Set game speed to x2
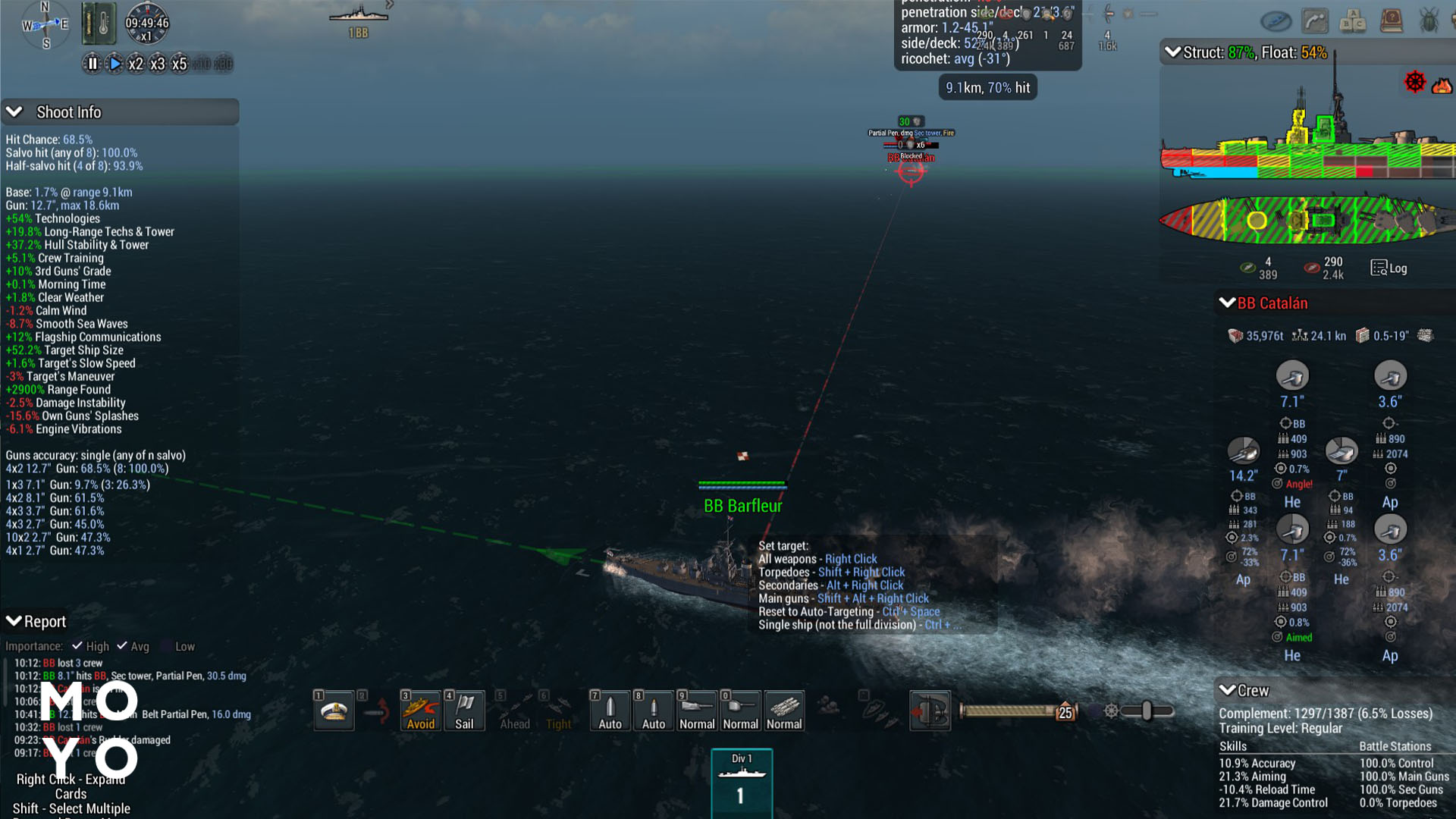 (x=136, y=64)
